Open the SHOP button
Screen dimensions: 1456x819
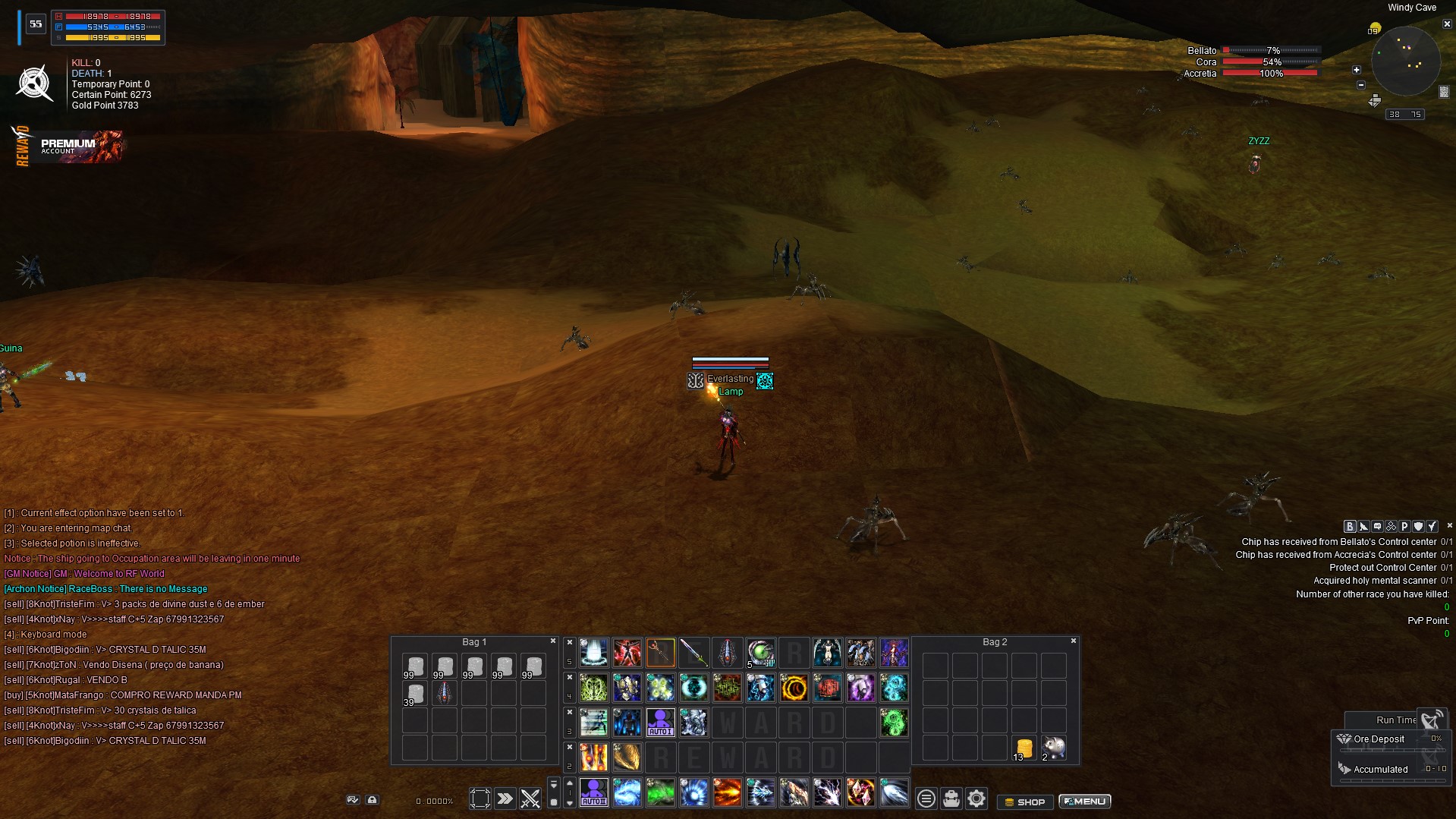[1024, 802]
